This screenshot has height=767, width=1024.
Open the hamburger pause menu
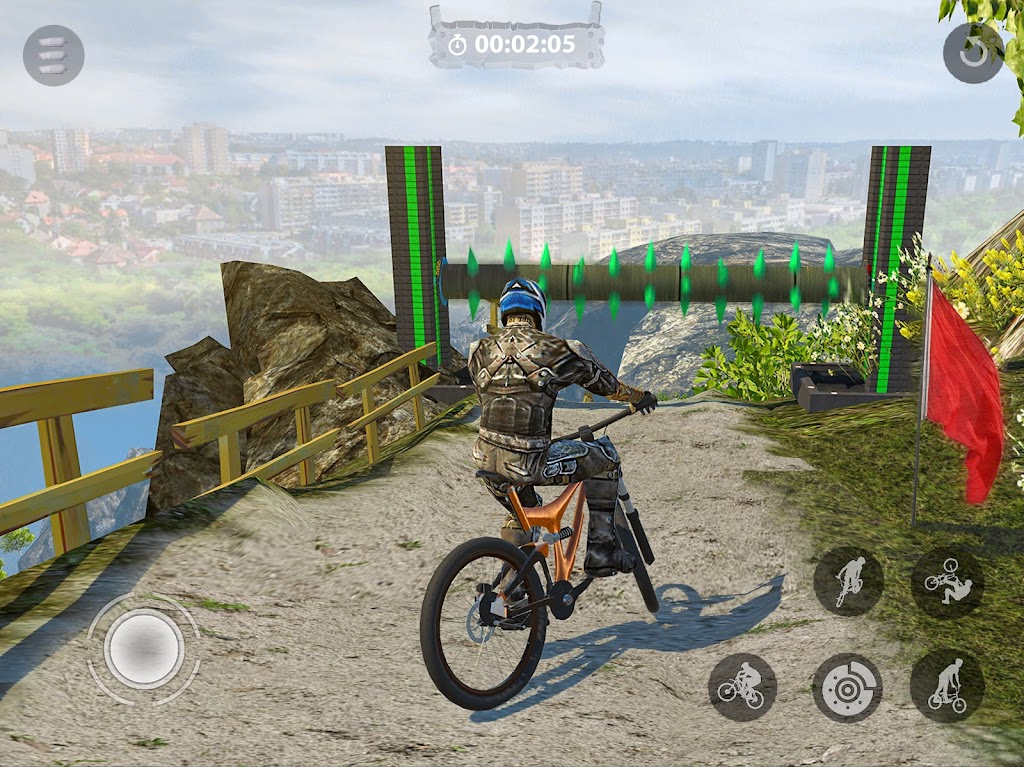[53, 55]
